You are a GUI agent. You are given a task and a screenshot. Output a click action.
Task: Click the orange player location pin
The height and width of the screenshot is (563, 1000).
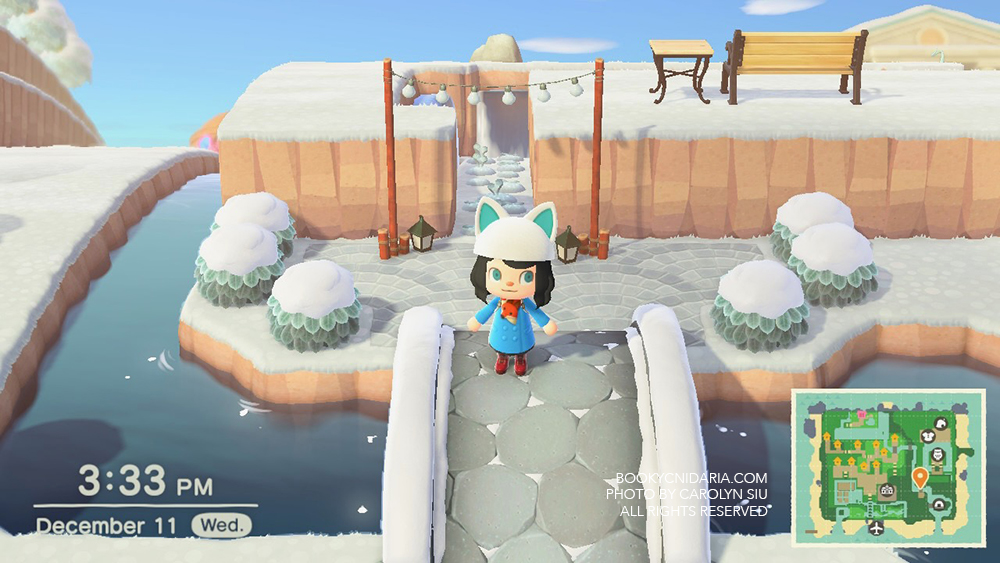pos(919,475)
